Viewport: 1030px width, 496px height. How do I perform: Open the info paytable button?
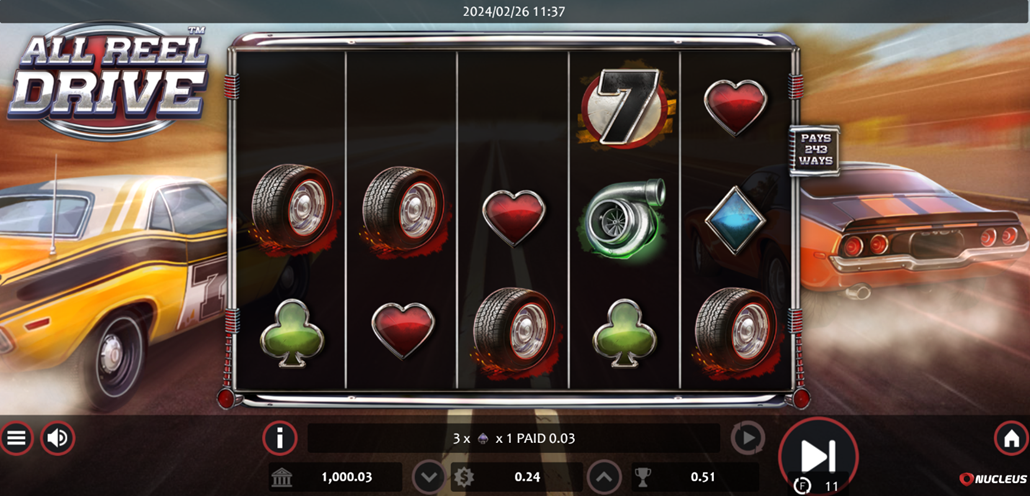[x=280, y=438]
